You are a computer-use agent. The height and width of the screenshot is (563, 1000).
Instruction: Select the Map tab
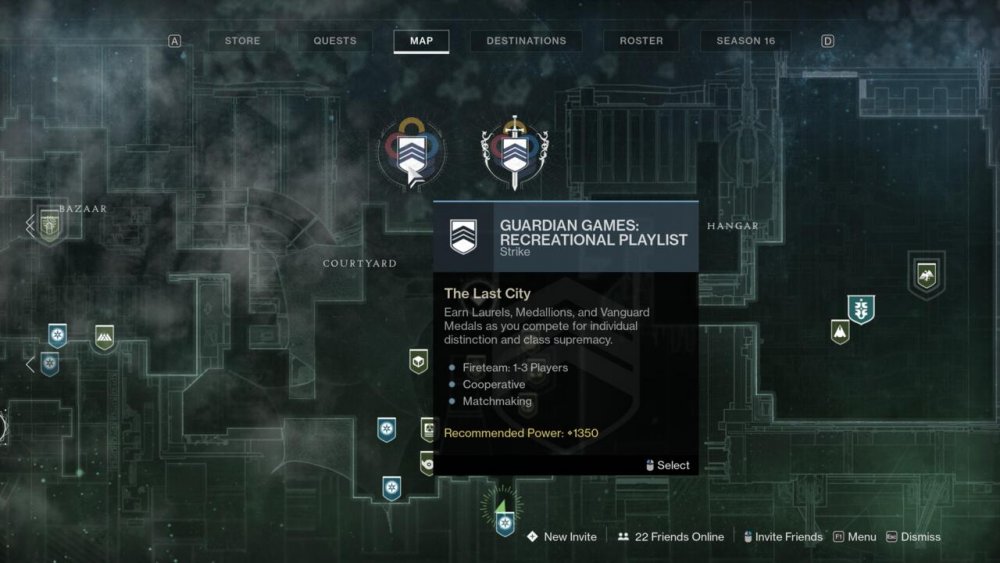point(421,41)
